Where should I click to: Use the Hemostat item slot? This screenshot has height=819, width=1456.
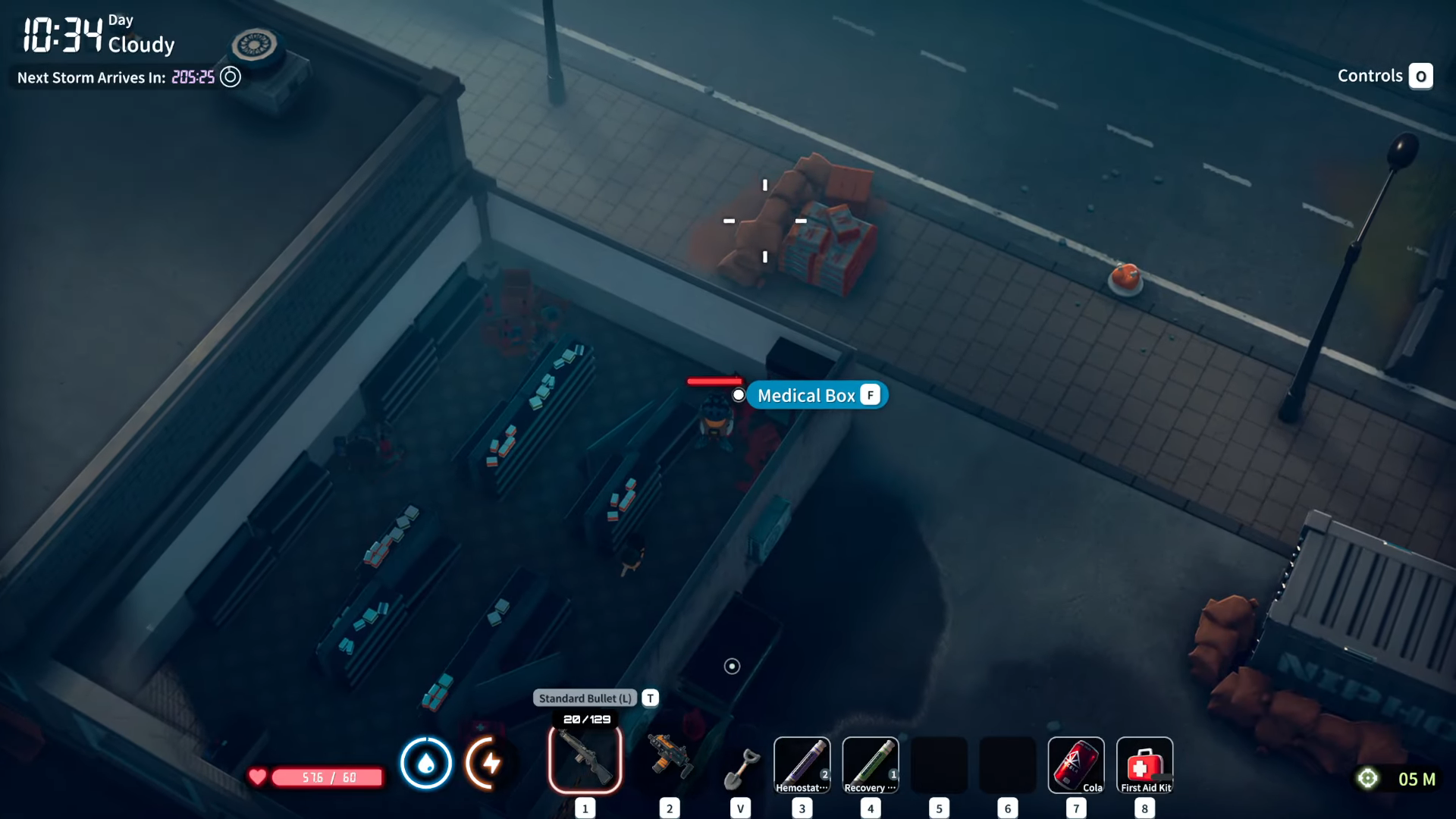click(x=802, y=764)
